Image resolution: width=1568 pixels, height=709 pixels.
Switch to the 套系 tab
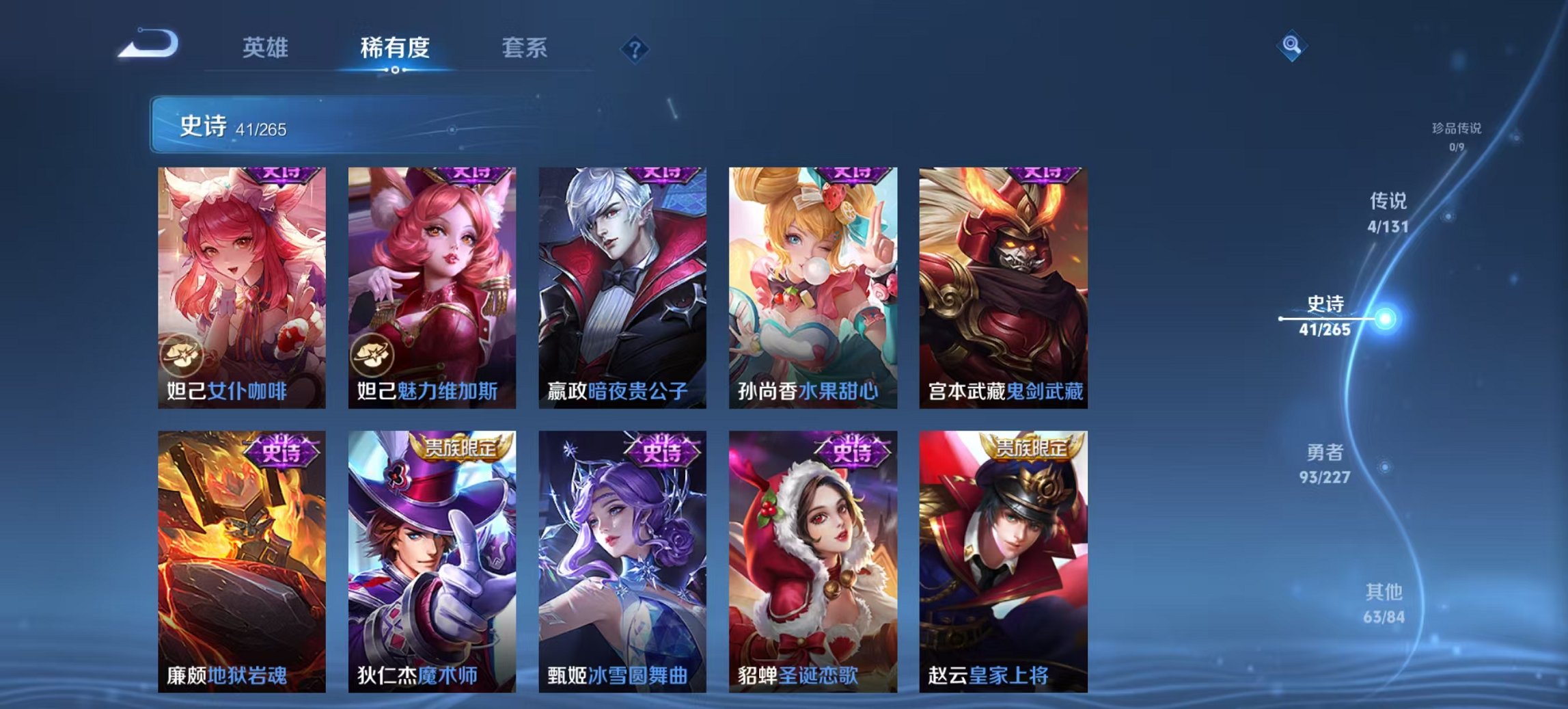(526, 46)
